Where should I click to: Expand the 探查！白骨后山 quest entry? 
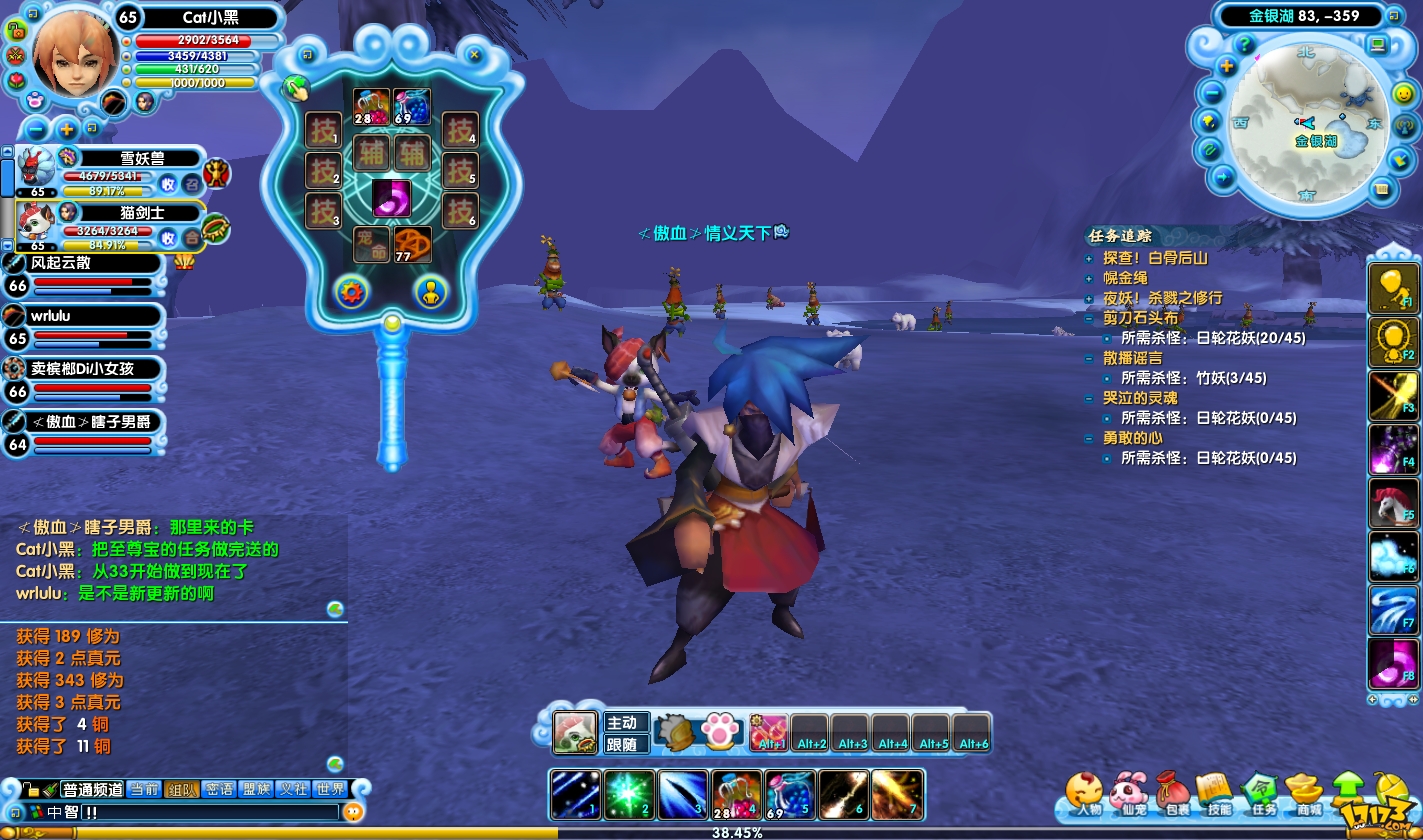click(1090, 258)
